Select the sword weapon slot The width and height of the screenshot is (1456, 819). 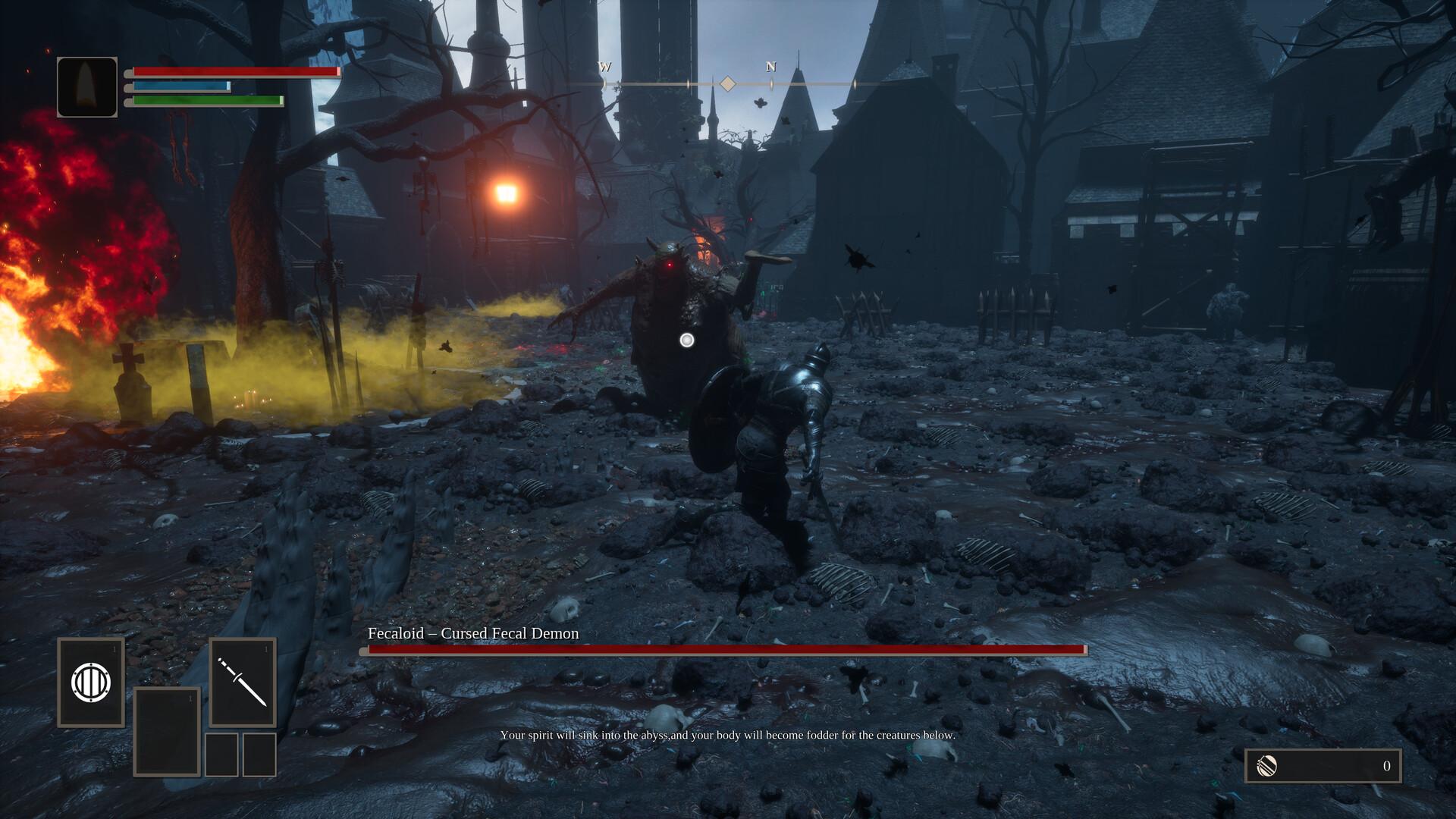(243, 682)
